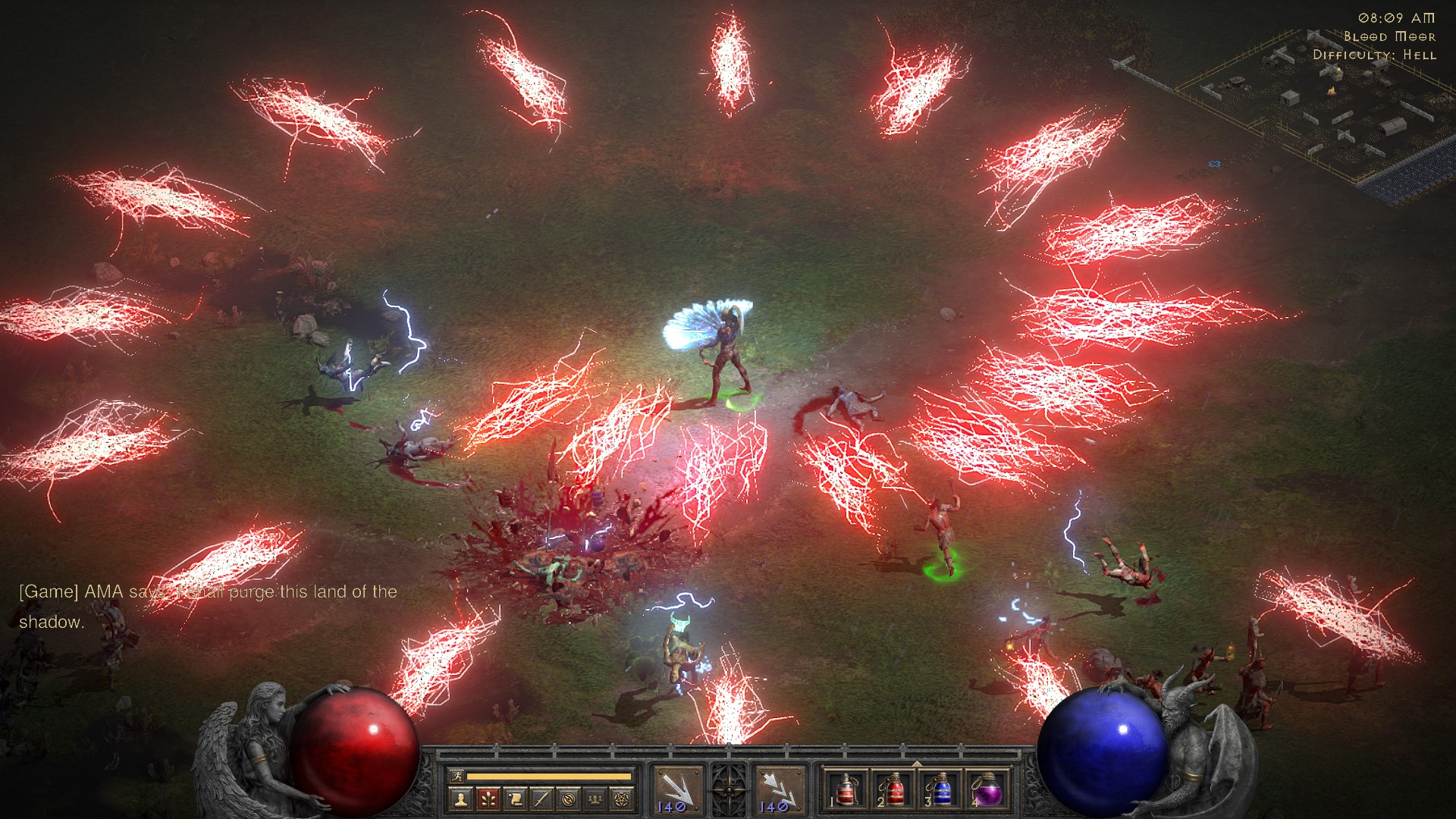Toggle the run/walk button
Viewport: 1456px width, 819px height.
[x=457, y=776]
